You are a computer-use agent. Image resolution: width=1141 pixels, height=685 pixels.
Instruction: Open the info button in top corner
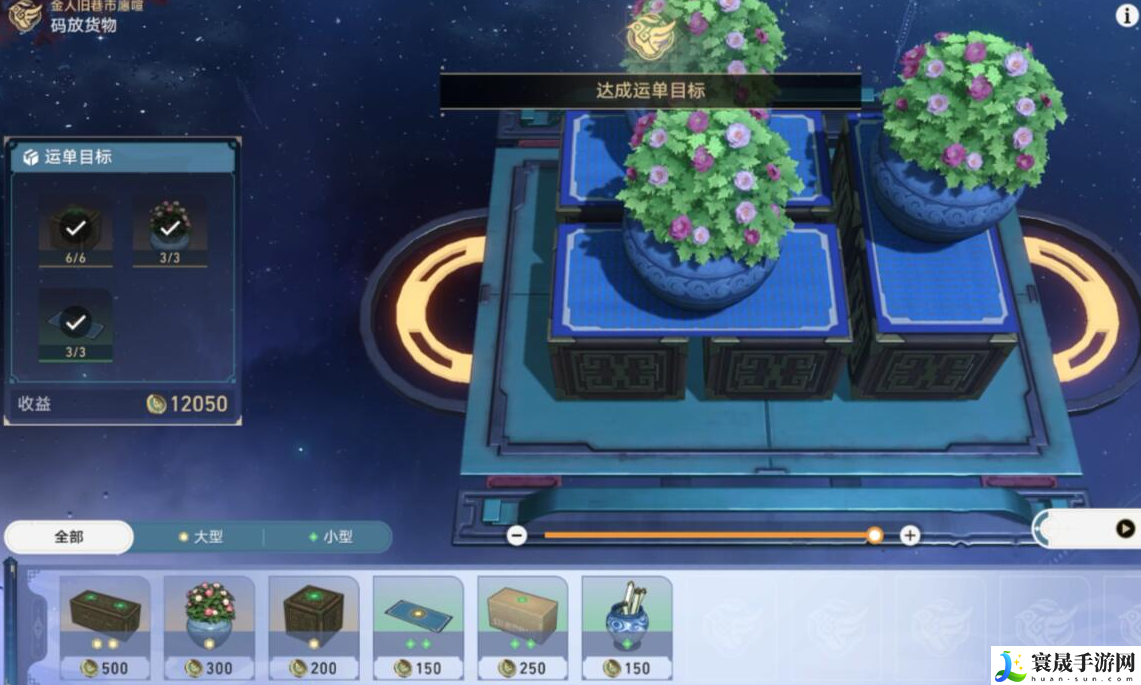point(1125,16)
